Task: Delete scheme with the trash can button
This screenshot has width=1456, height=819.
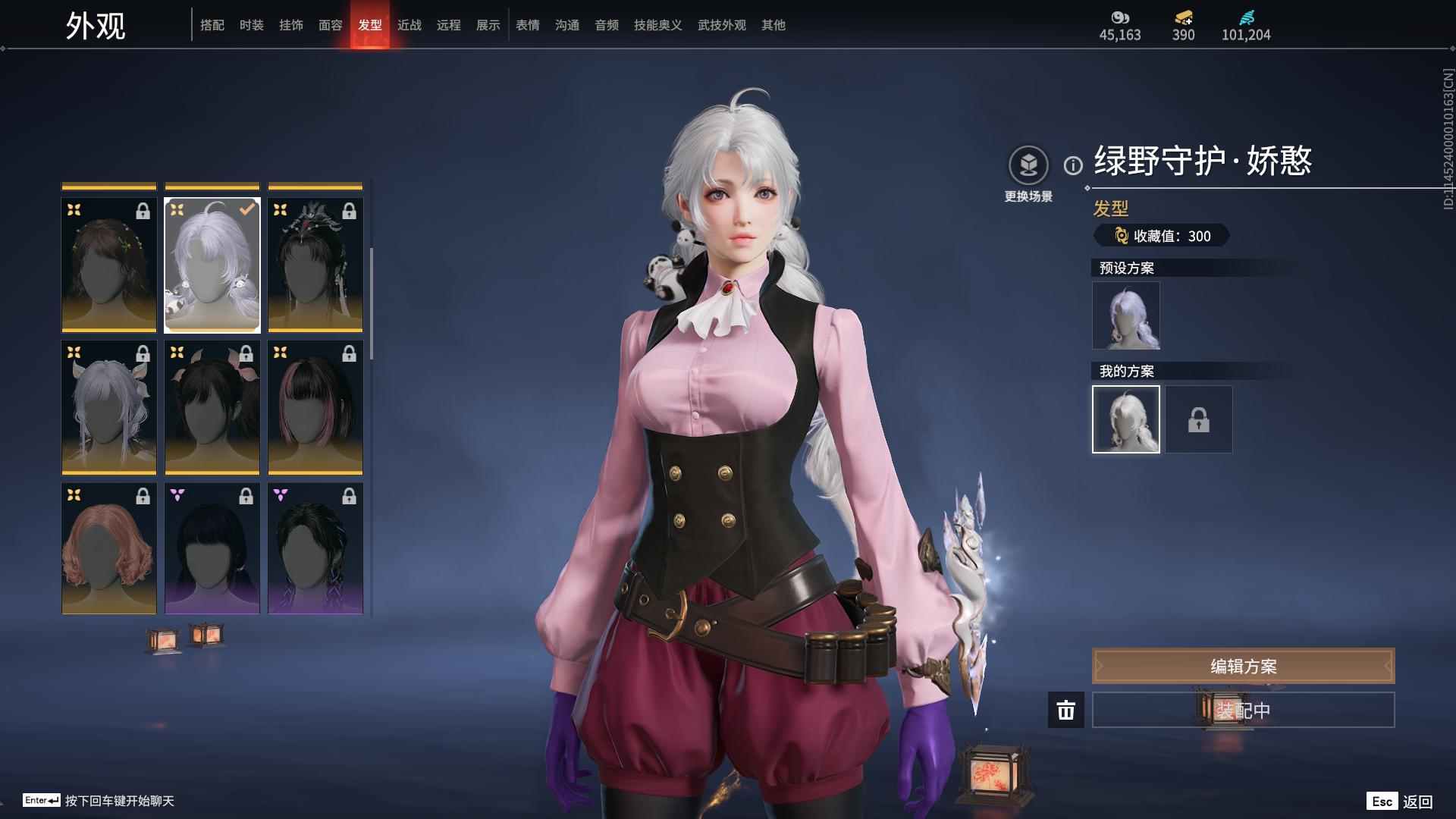Action: pos(1066,710)
